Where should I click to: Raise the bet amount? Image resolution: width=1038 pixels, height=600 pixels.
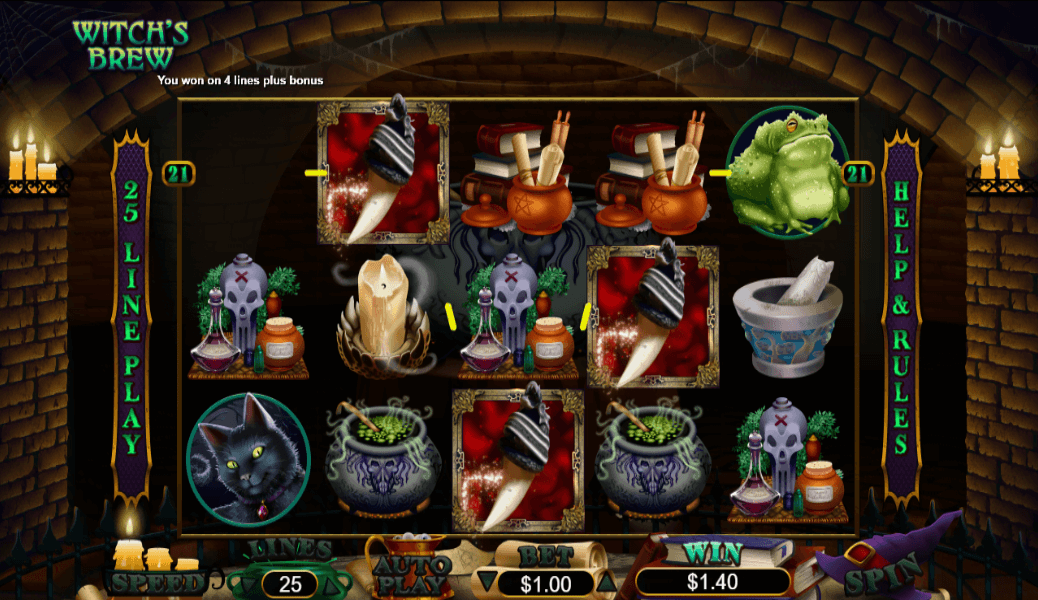[x=605, y=582]
